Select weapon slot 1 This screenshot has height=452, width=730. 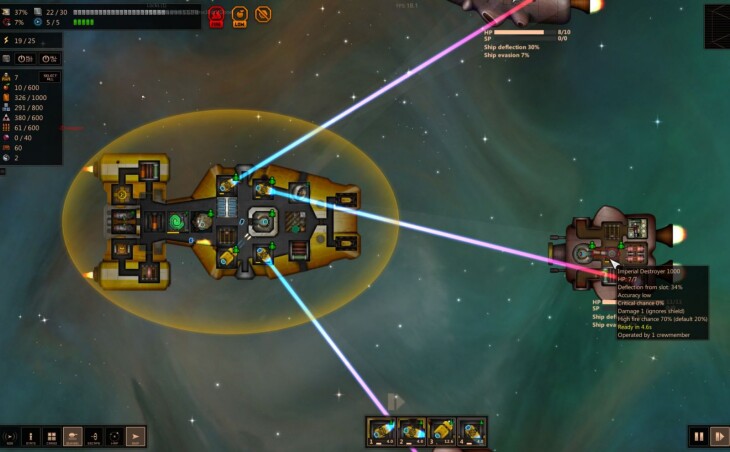(x=382, y=430)
